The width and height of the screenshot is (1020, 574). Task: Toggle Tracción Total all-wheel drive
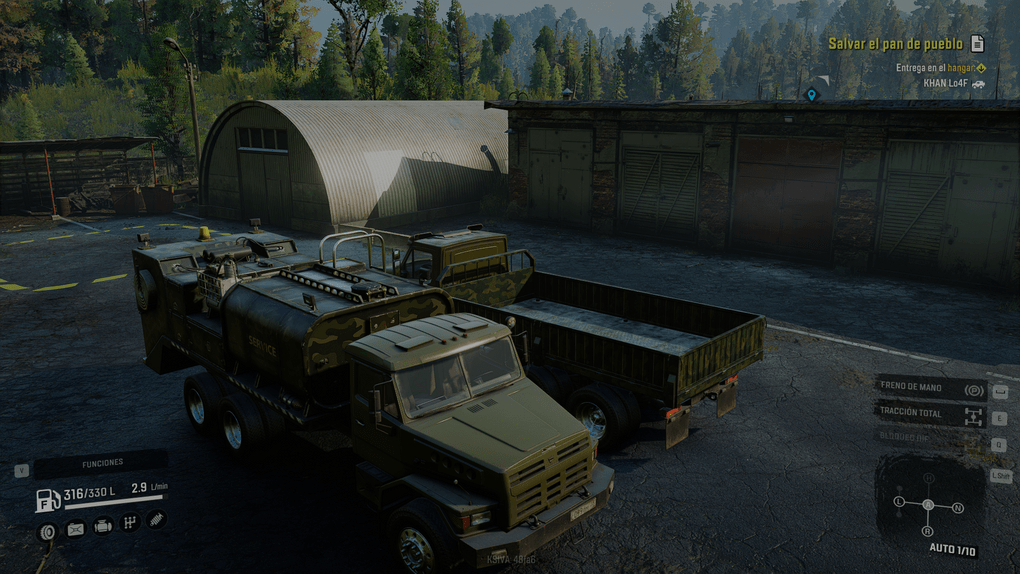click(x=931, y=414)
